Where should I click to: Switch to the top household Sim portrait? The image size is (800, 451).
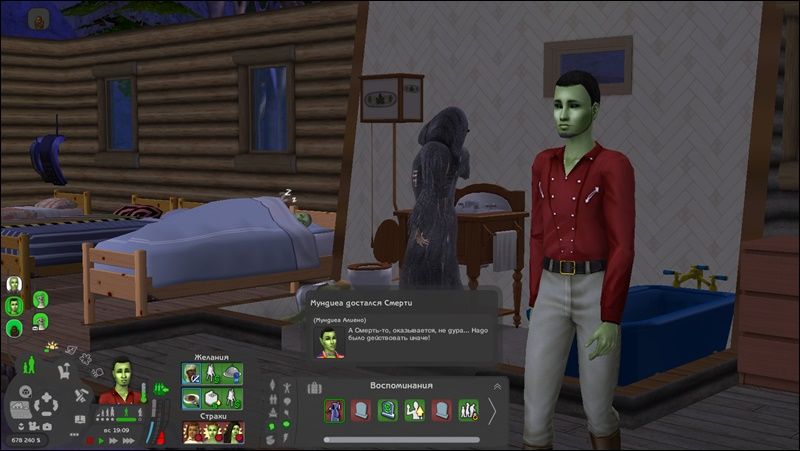click(14, 284)
